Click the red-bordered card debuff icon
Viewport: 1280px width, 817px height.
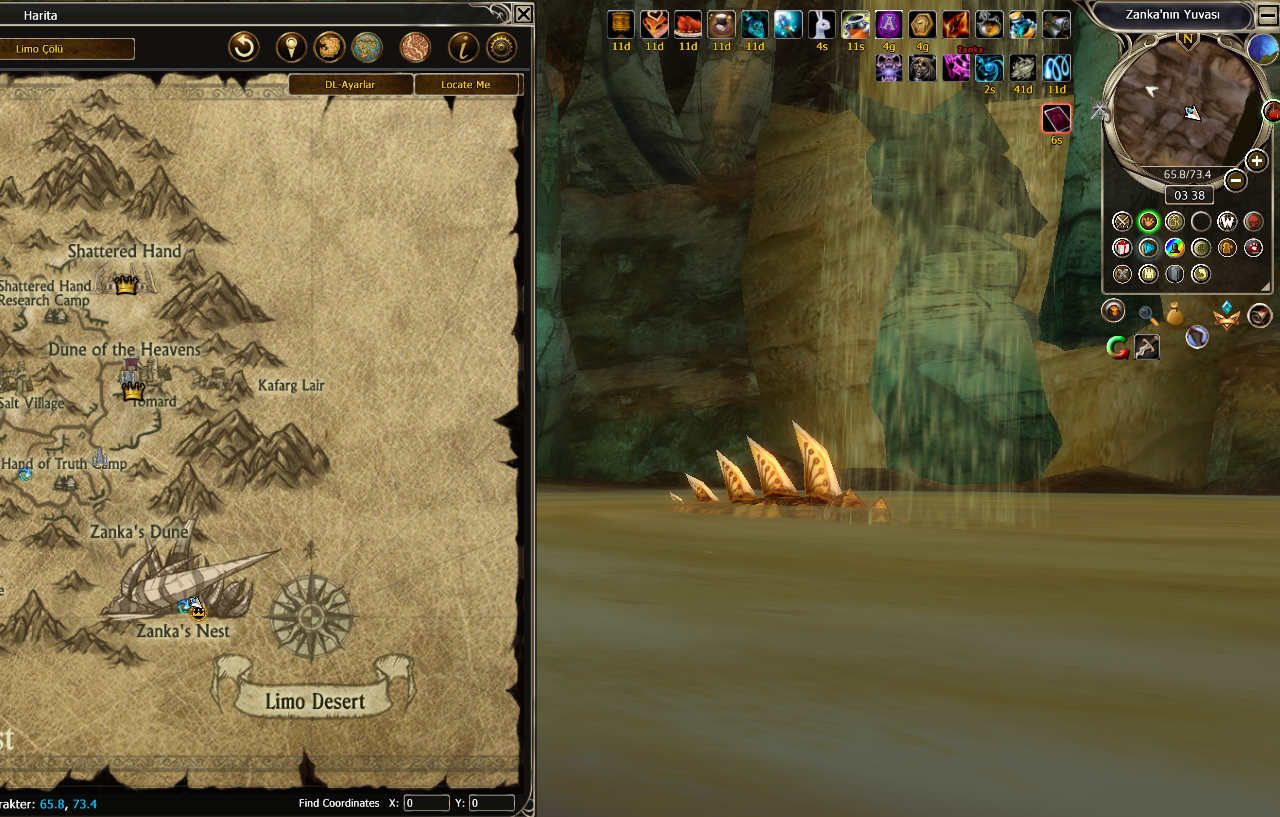click(x=1056, y=119)
